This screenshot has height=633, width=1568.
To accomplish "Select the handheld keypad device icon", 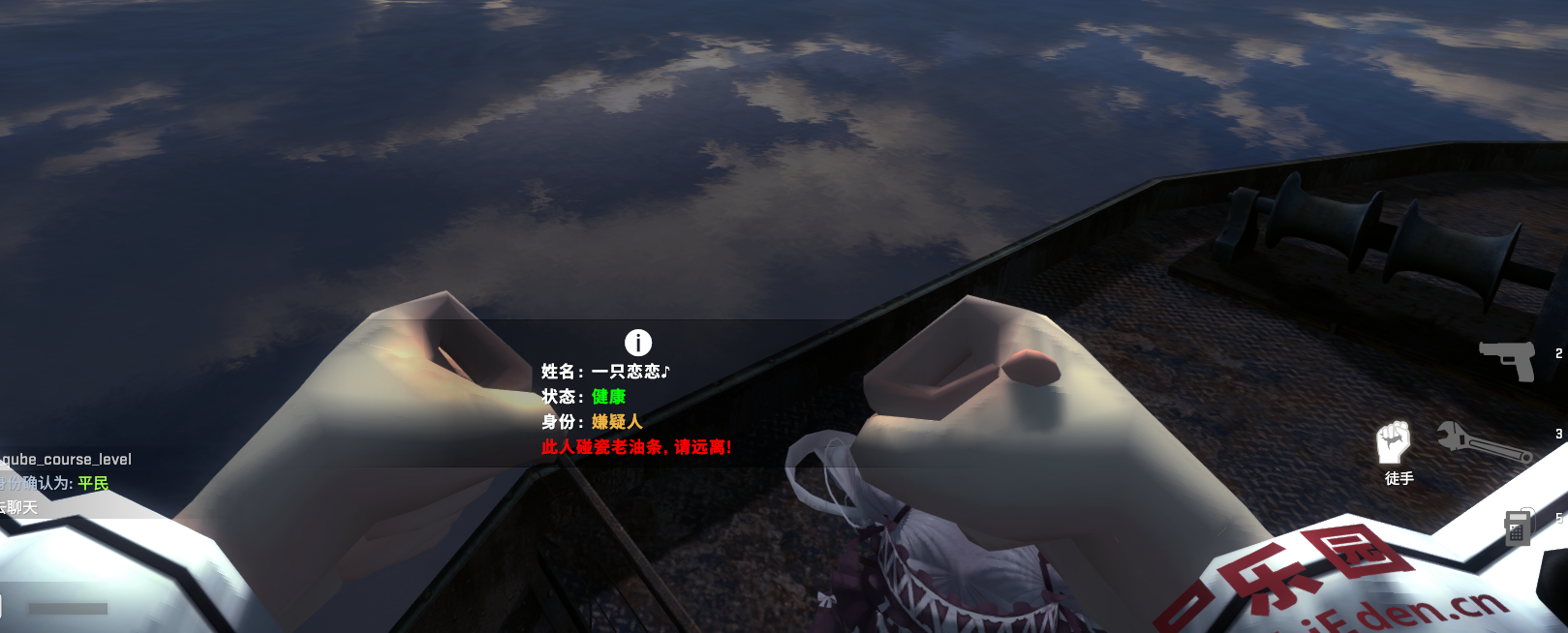I will (x=1519, y=527).
